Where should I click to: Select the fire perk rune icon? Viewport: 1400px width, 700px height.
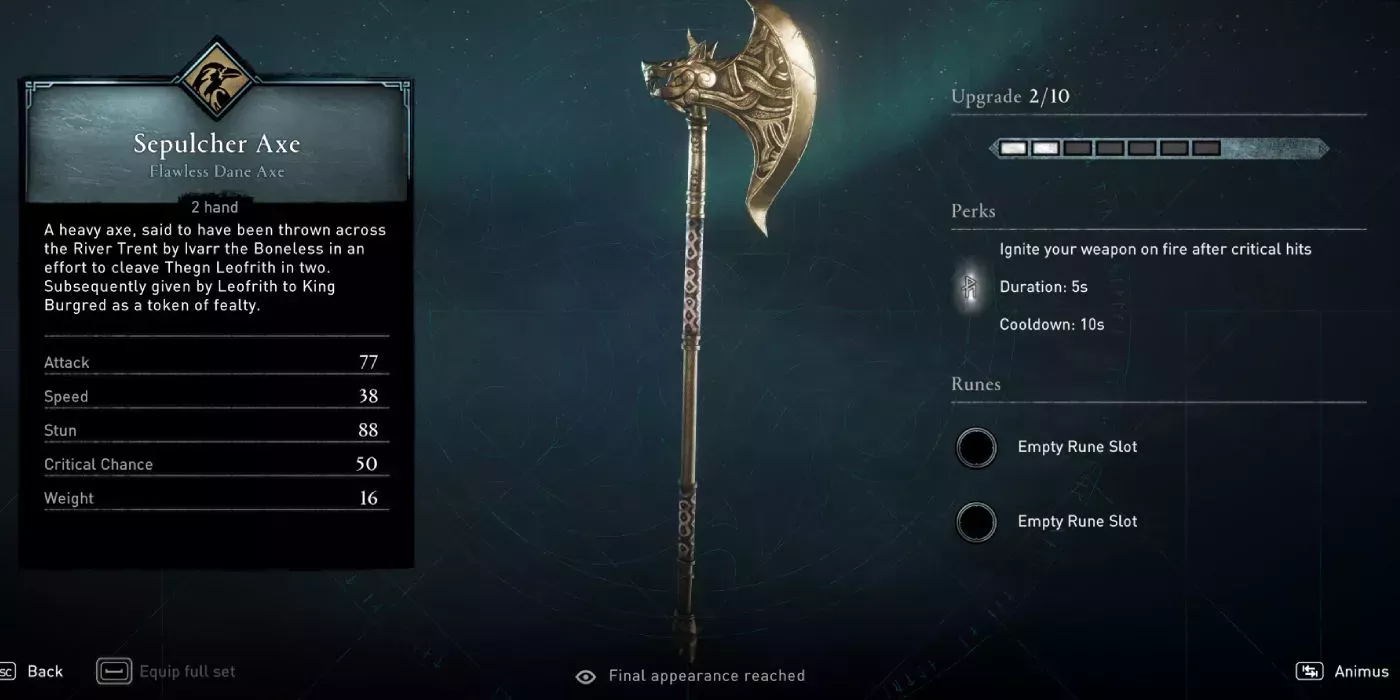pos(968,288)
